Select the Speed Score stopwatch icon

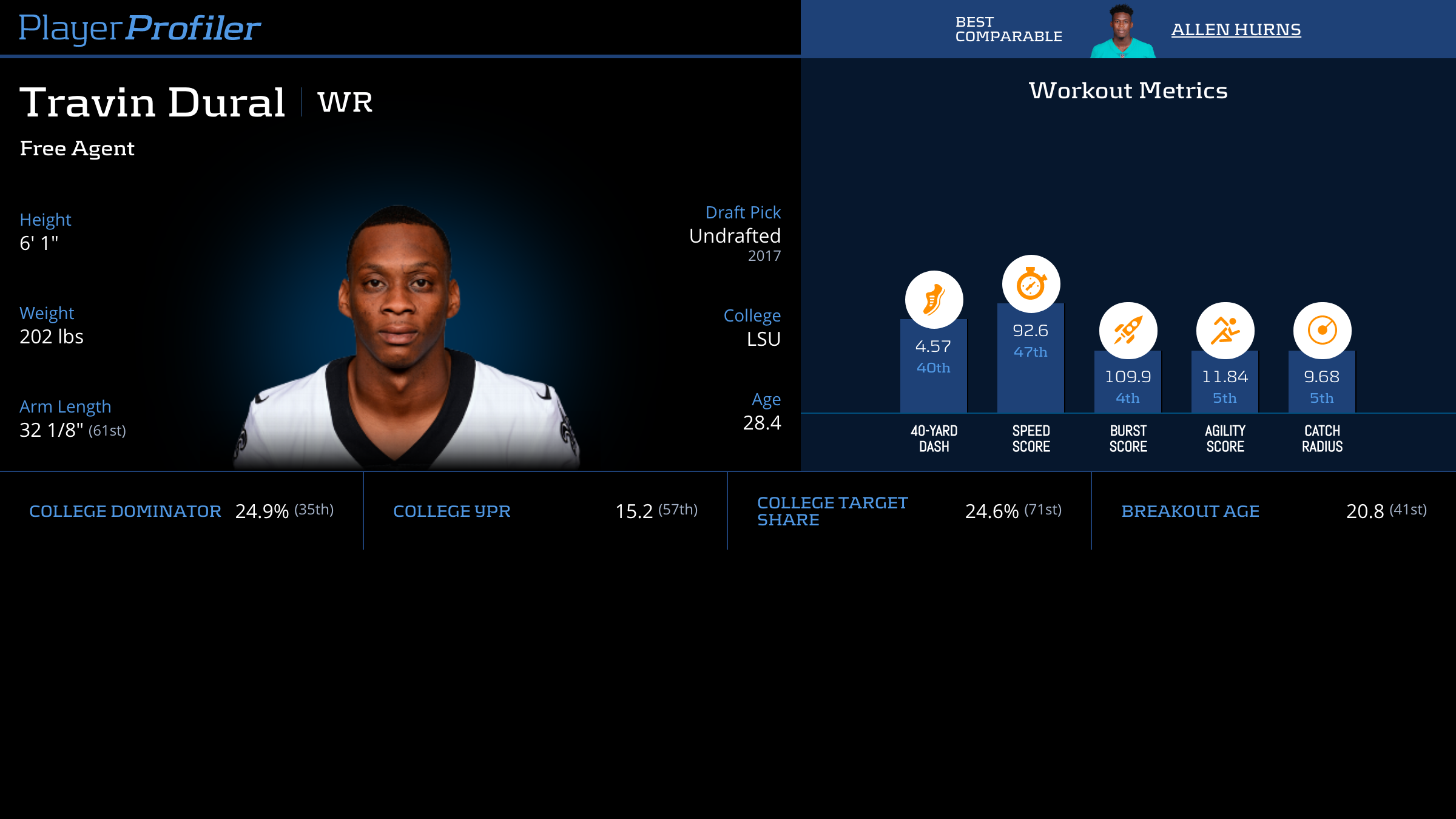point(1031,284)
